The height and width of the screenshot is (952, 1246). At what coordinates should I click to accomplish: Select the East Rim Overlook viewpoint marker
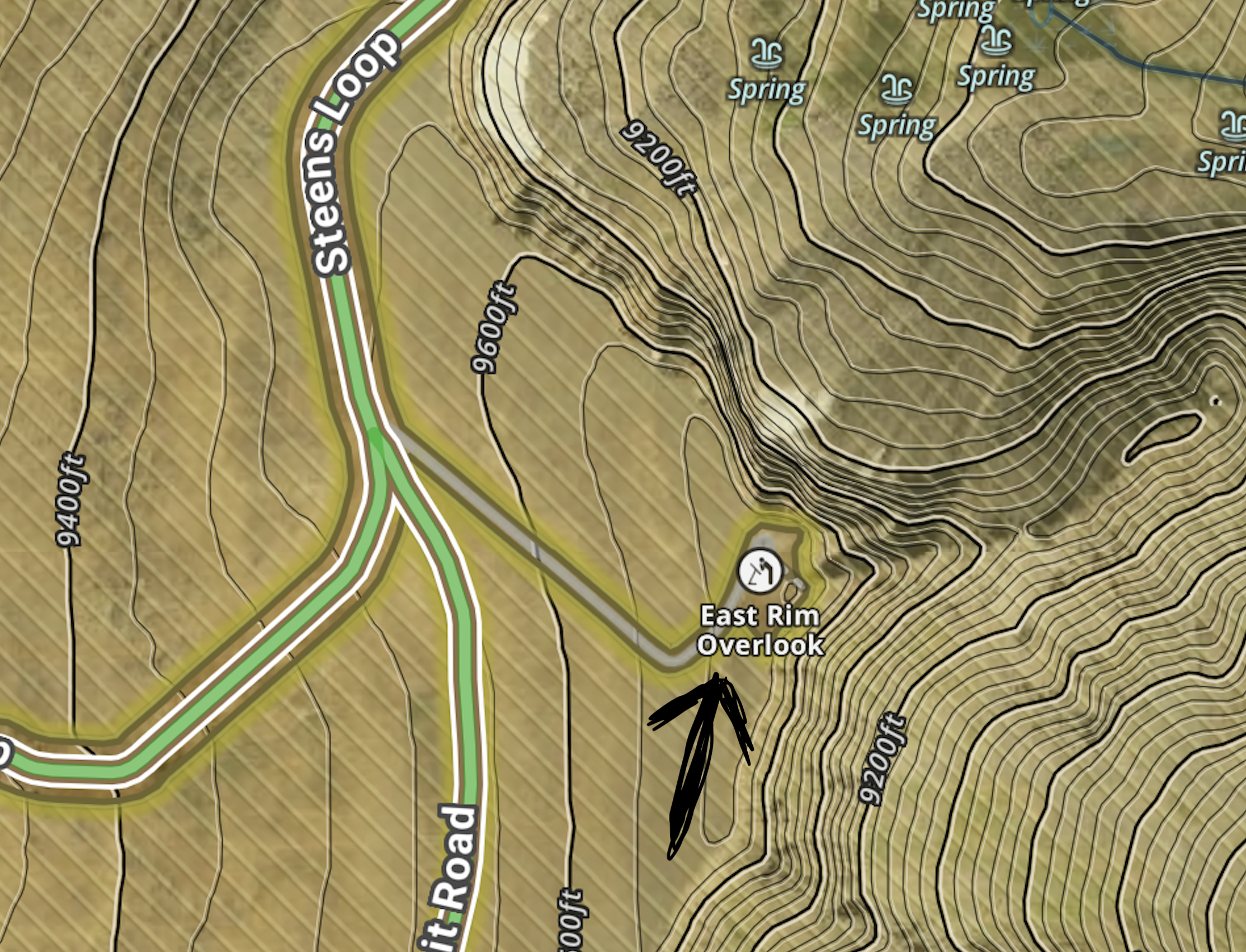(760, 571)
